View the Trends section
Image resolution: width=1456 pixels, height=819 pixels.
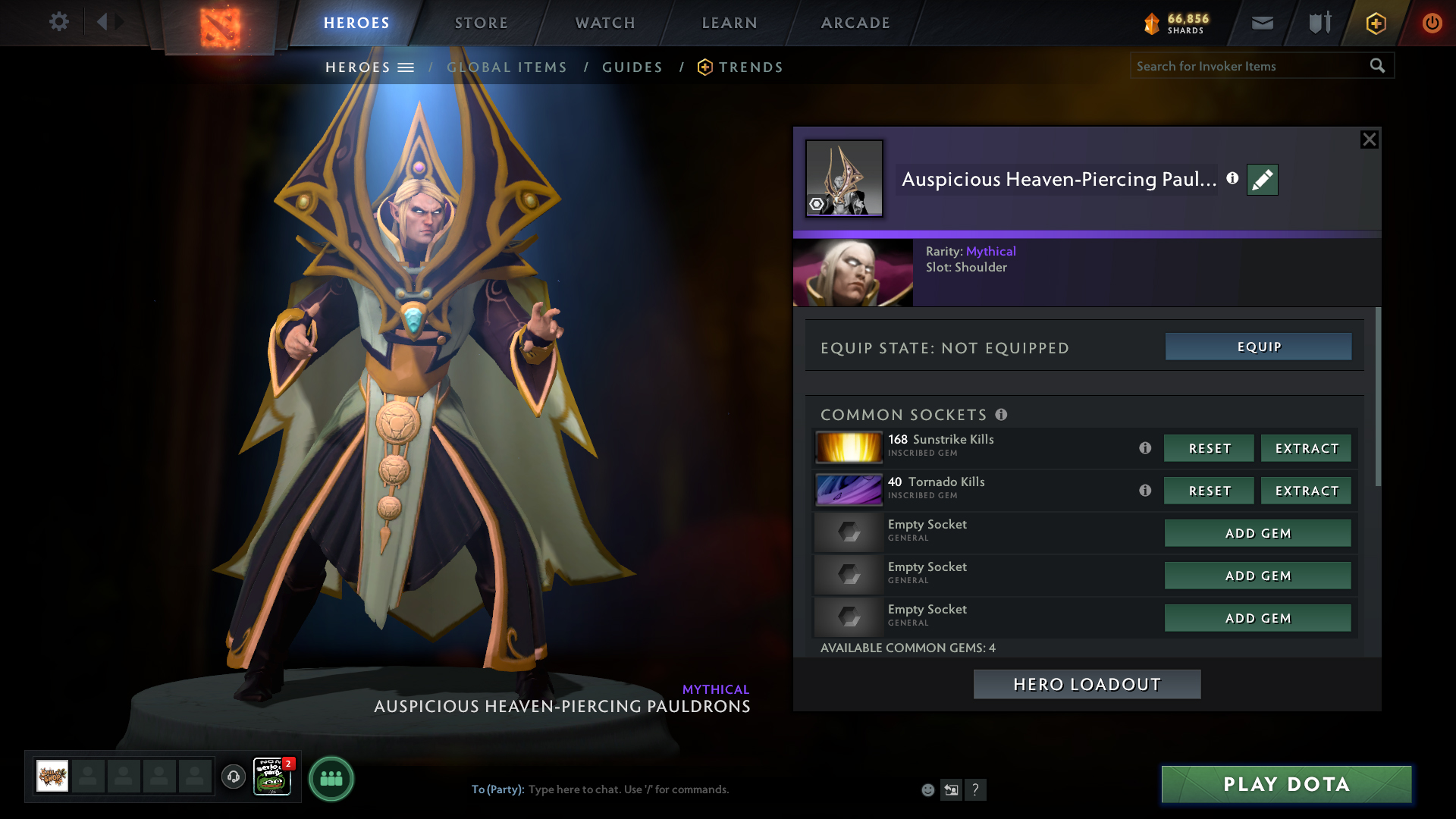750,67
